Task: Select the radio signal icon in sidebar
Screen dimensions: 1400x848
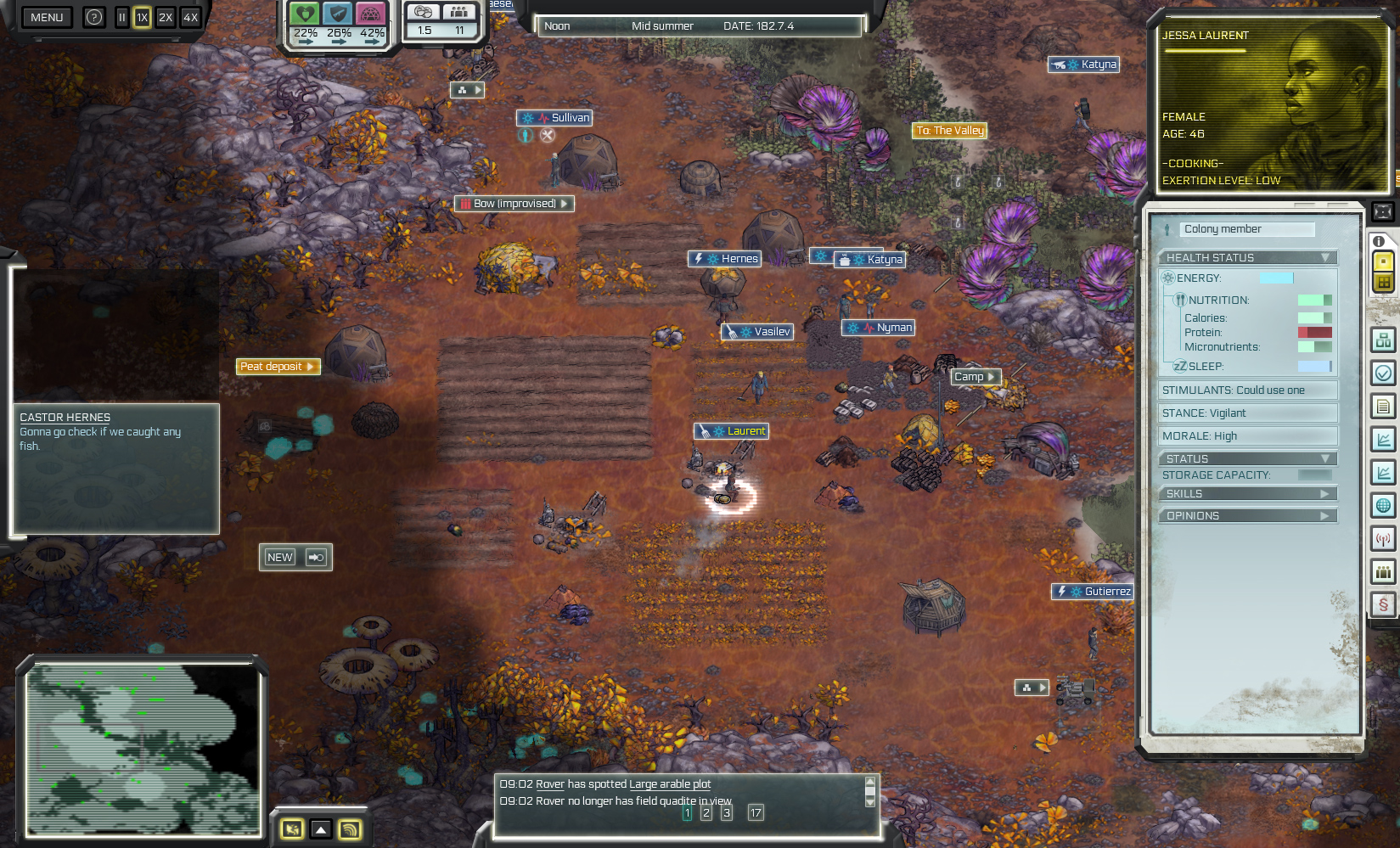Action: [1382, 539]
